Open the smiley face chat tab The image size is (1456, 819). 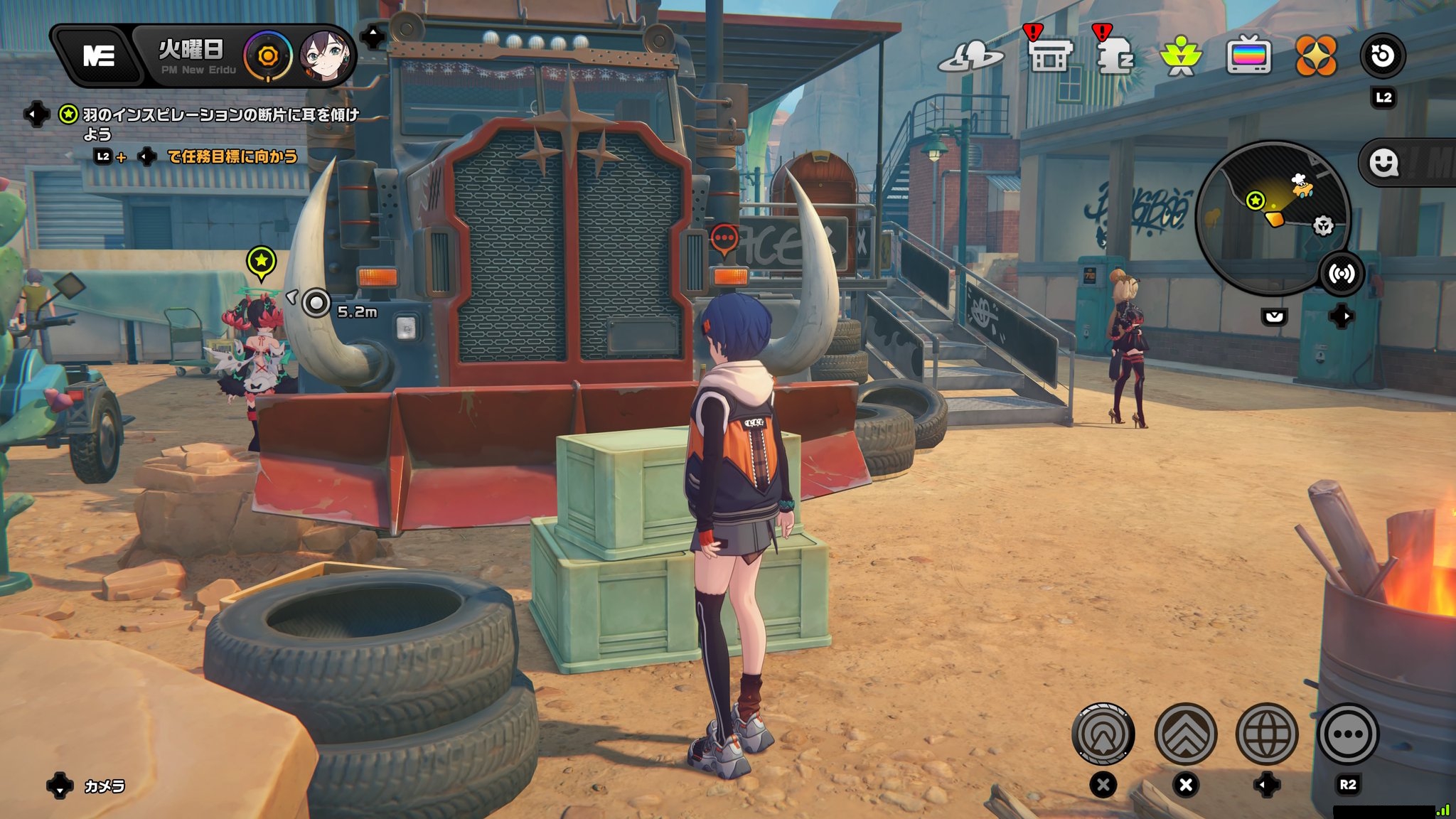click(x=1383, y=164)
